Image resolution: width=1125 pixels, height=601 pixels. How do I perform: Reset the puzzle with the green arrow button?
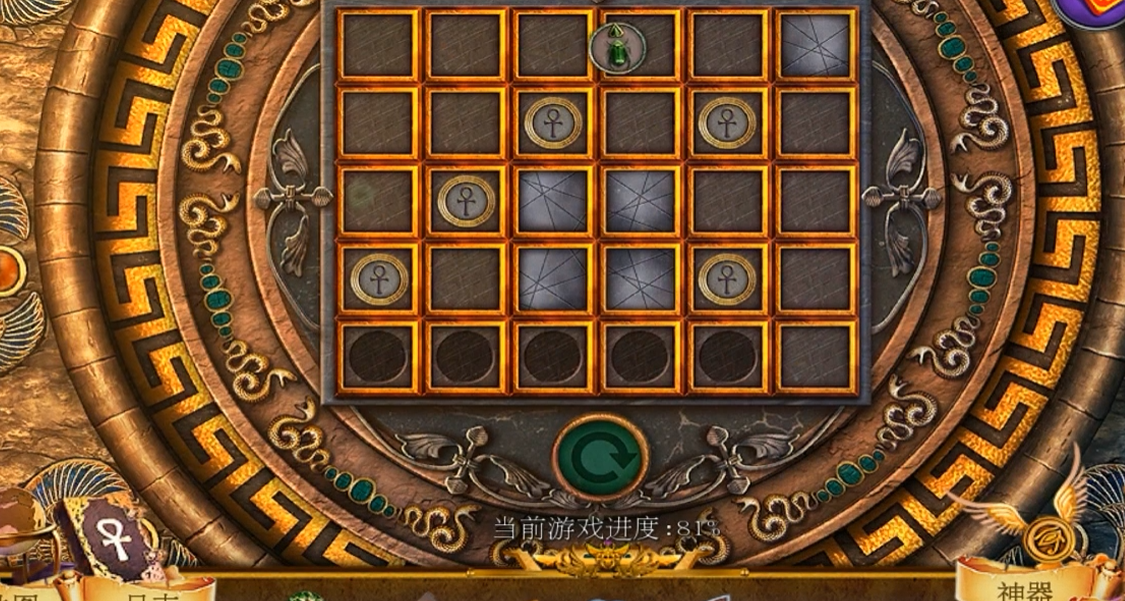(600, 458)
